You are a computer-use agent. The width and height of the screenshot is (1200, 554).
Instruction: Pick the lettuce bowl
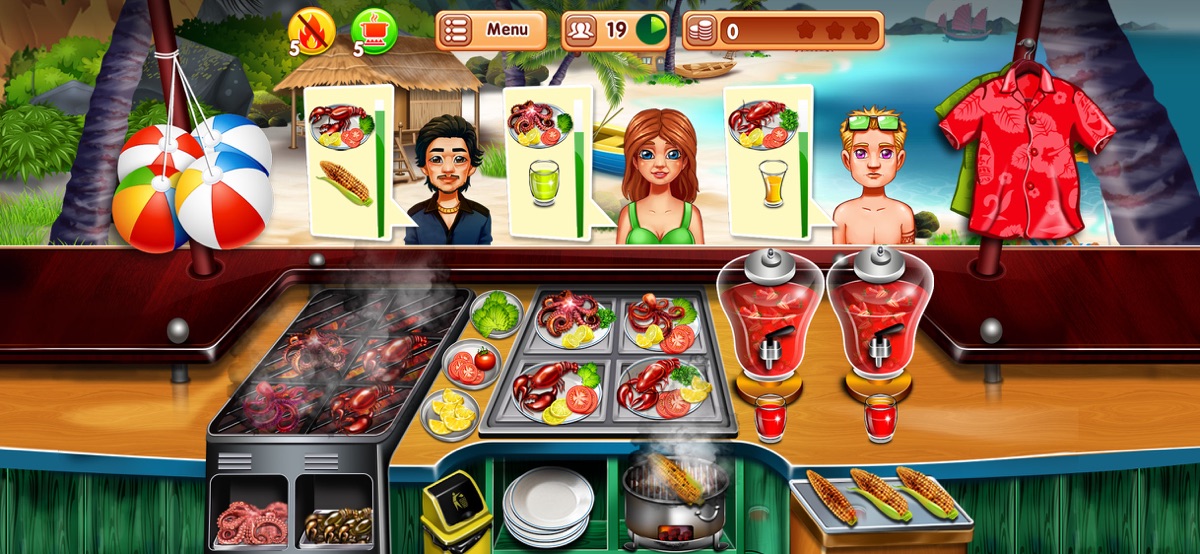click(x=496, y=314)
